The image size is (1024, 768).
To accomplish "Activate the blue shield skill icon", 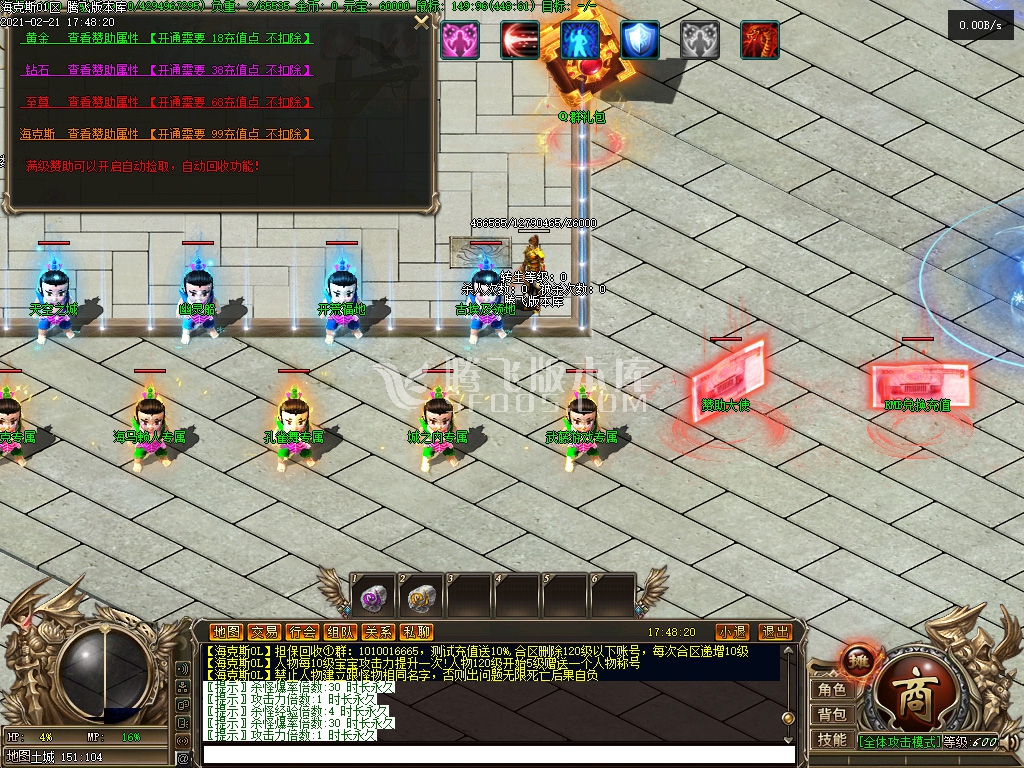I will click(640, 40).
